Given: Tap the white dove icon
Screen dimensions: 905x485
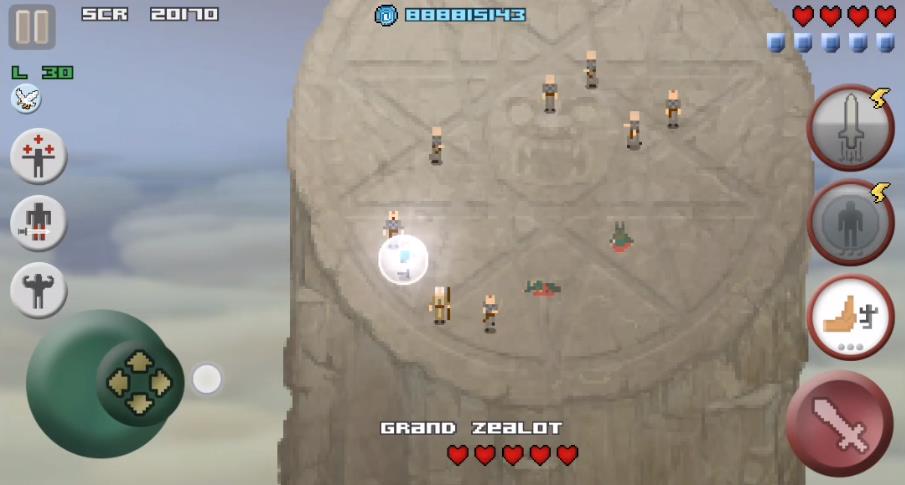Looking at the screenshot, I should tap(26, 98).
